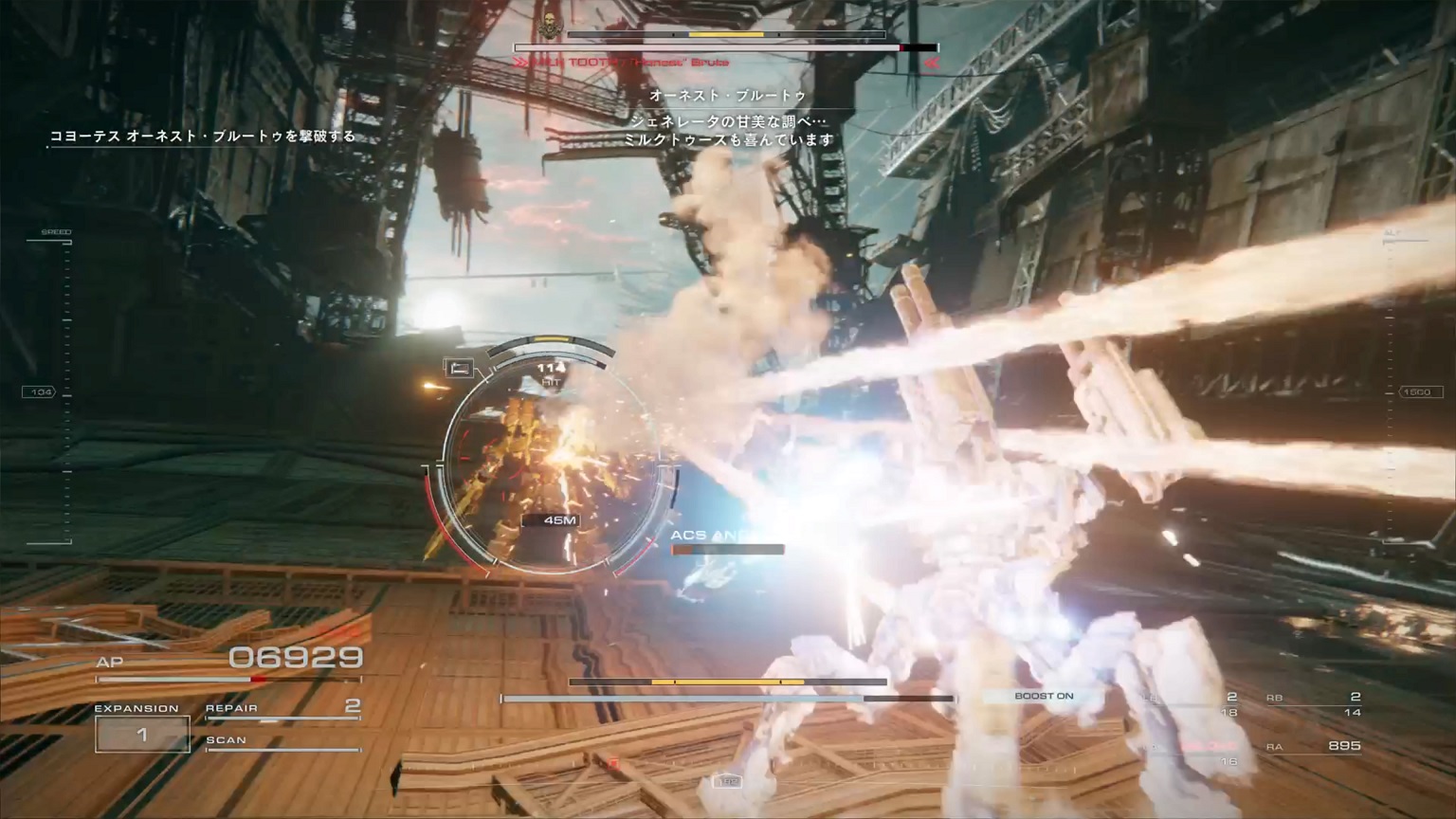Image resolution: width=1456 pixels, height=819 pixels.
Task: Toggle the BOOST ON indicator
Action: (1044, 697)
